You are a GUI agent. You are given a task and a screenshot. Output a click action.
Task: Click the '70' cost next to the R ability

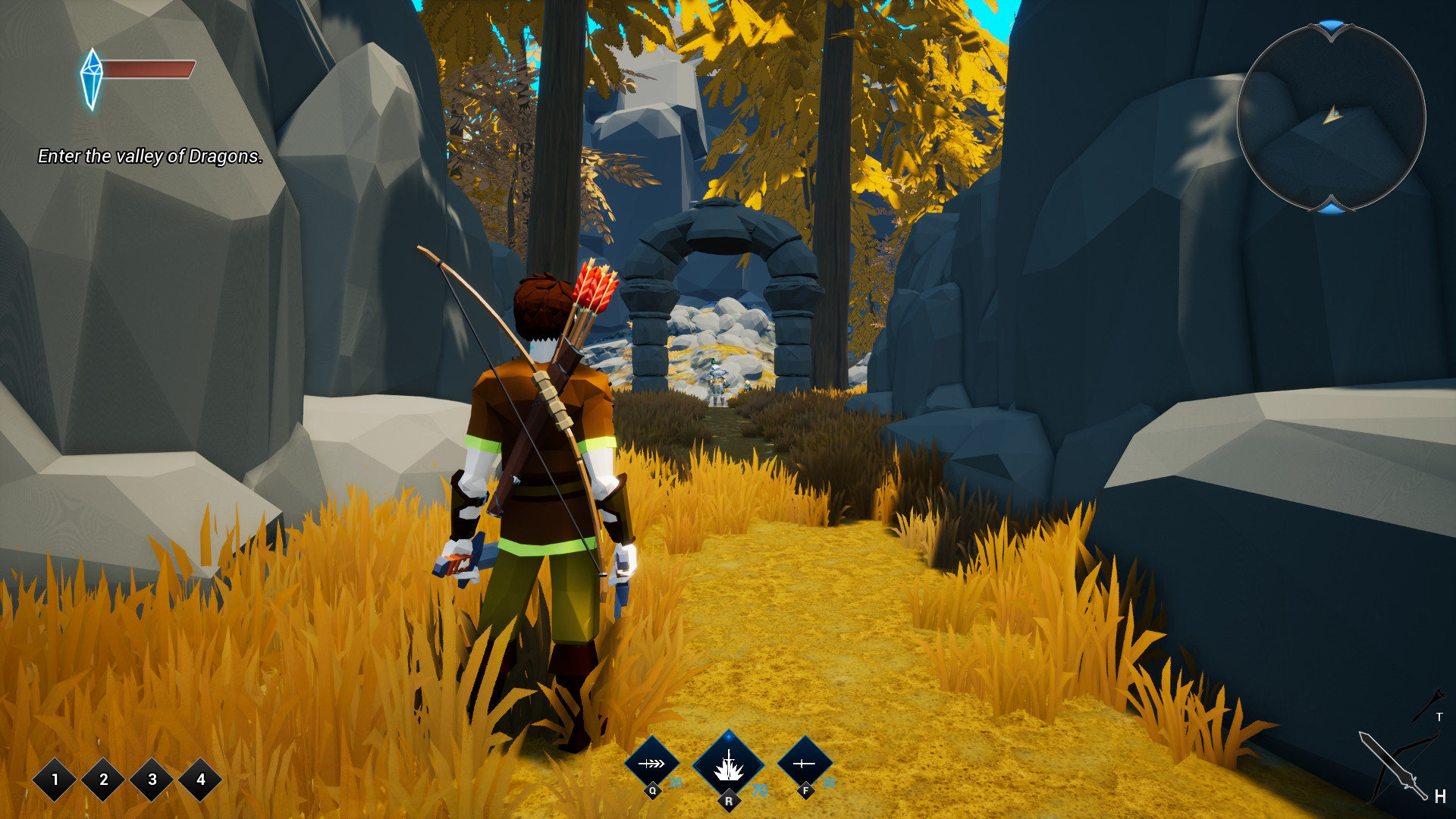coord(758,791)
